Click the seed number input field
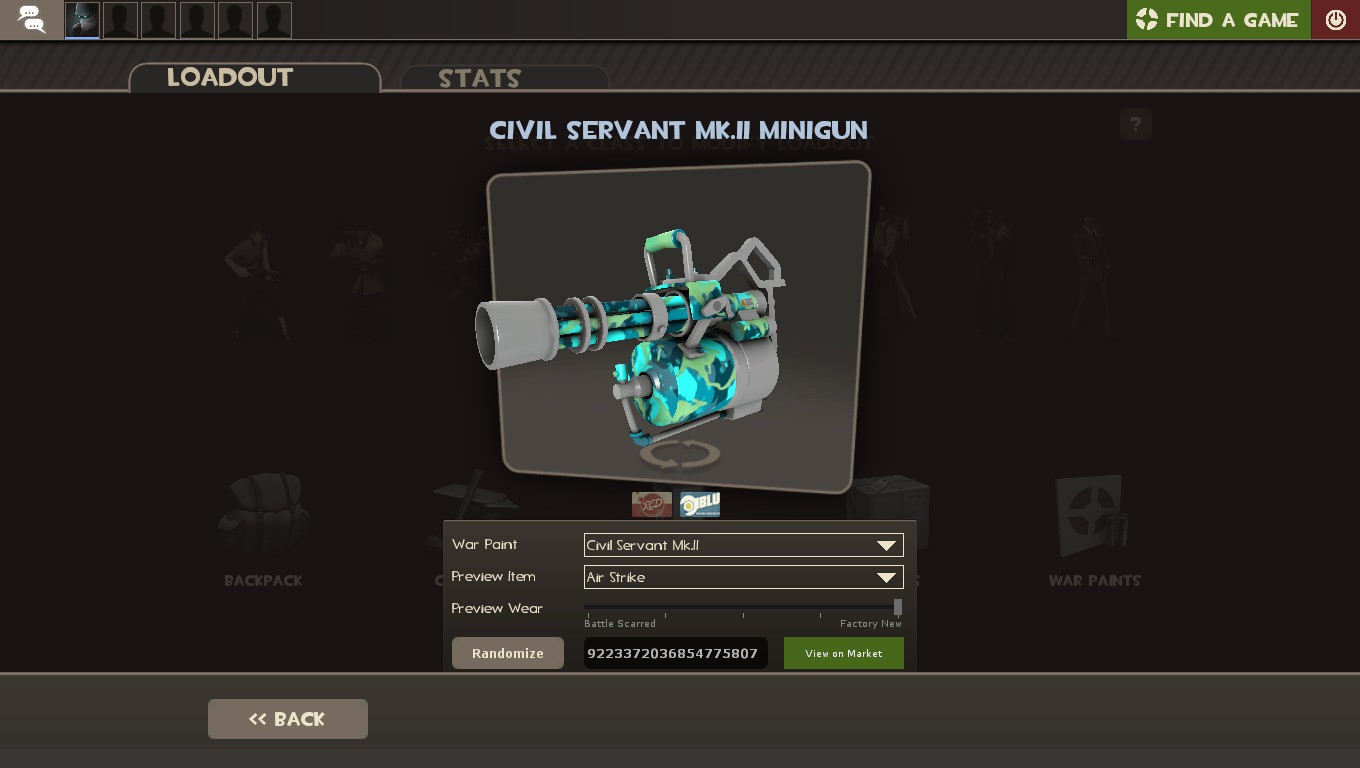Screen dimensions: 1360x768 click(675, 653)
